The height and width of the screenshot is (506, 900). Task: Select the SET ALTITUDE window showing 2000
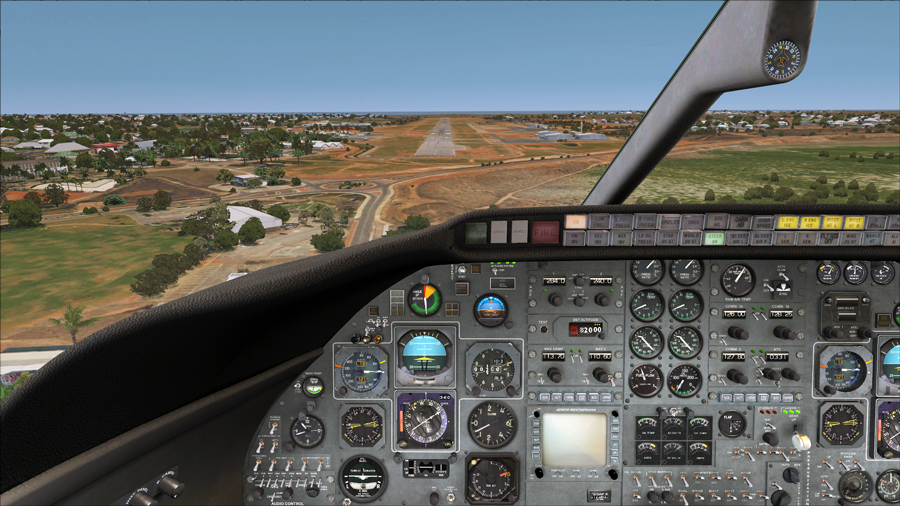tap(586, 329)
